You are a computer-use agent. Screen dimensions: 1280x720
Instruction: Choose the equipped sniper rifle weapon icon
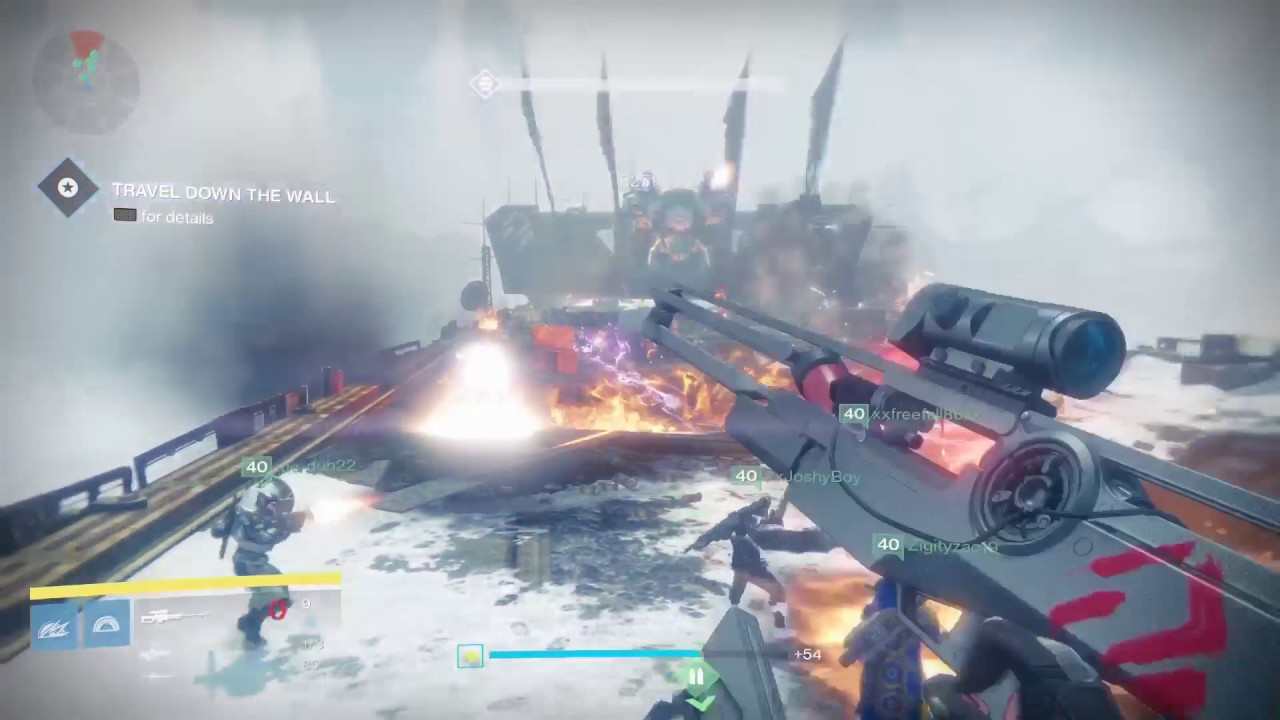(x=173, y=617)
